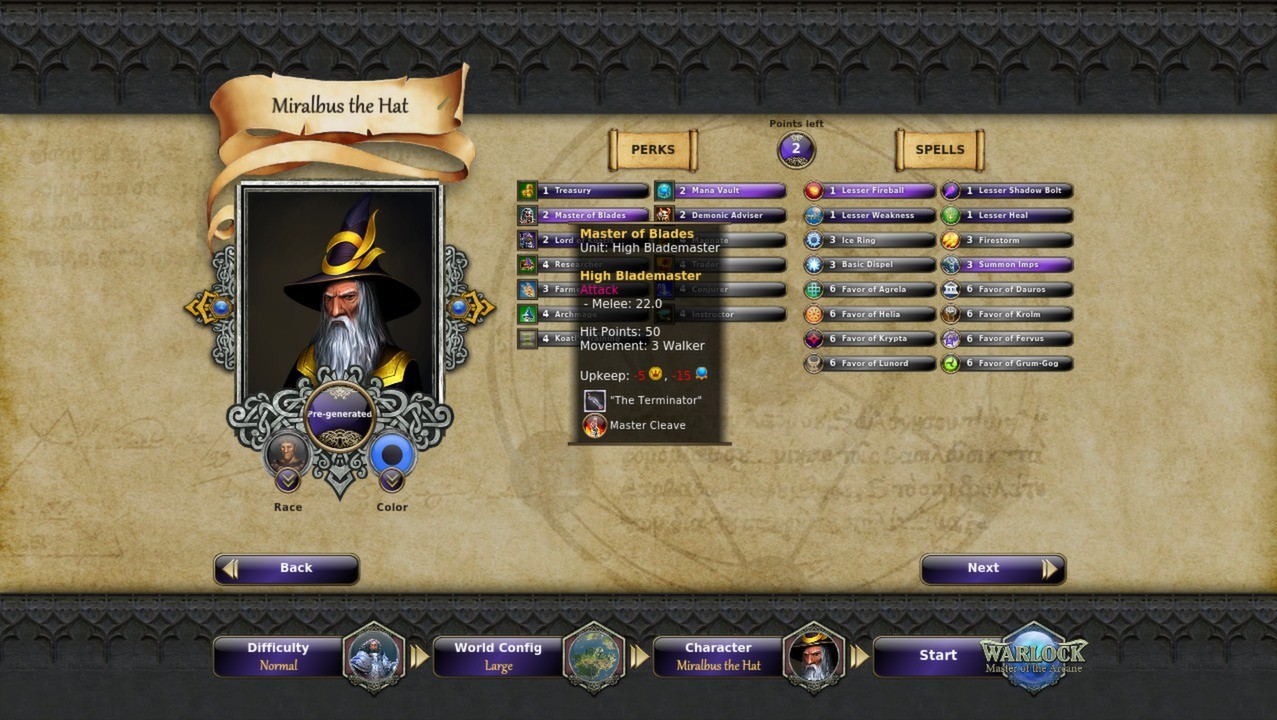Screen dimensions: 1277x720
Task: Choose the Demonic Adviser perk
Action: [x=721, y=215]
